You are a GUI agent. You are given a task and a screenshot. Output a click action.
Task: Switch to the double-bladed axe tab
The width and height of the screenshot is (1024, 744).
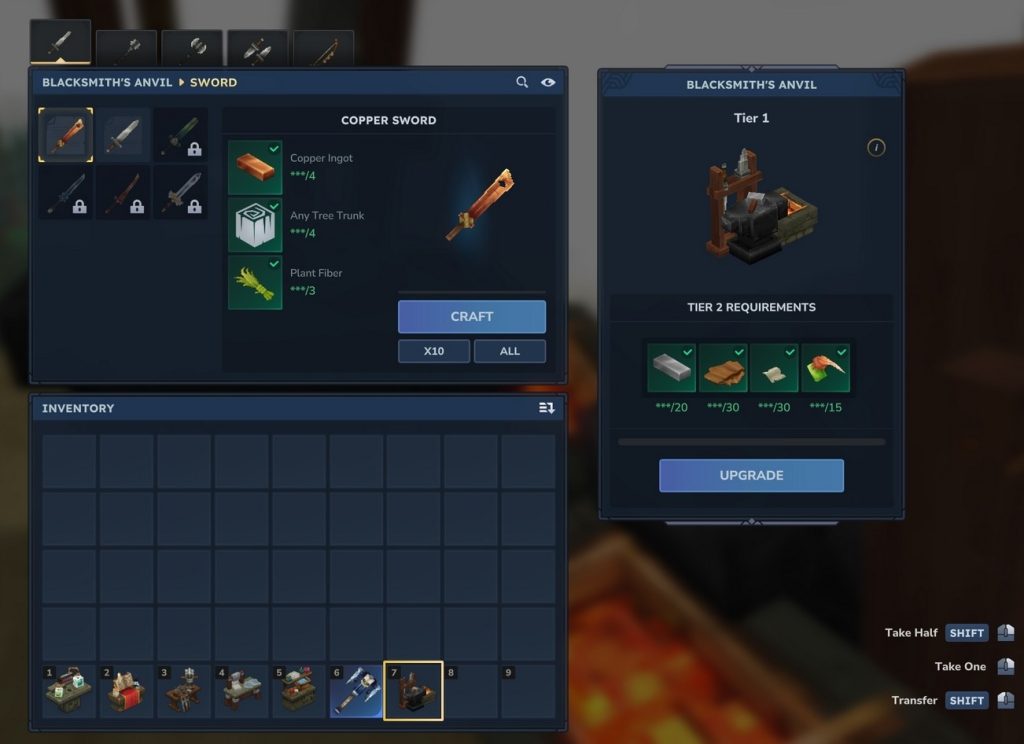click(x=191, y=48)
